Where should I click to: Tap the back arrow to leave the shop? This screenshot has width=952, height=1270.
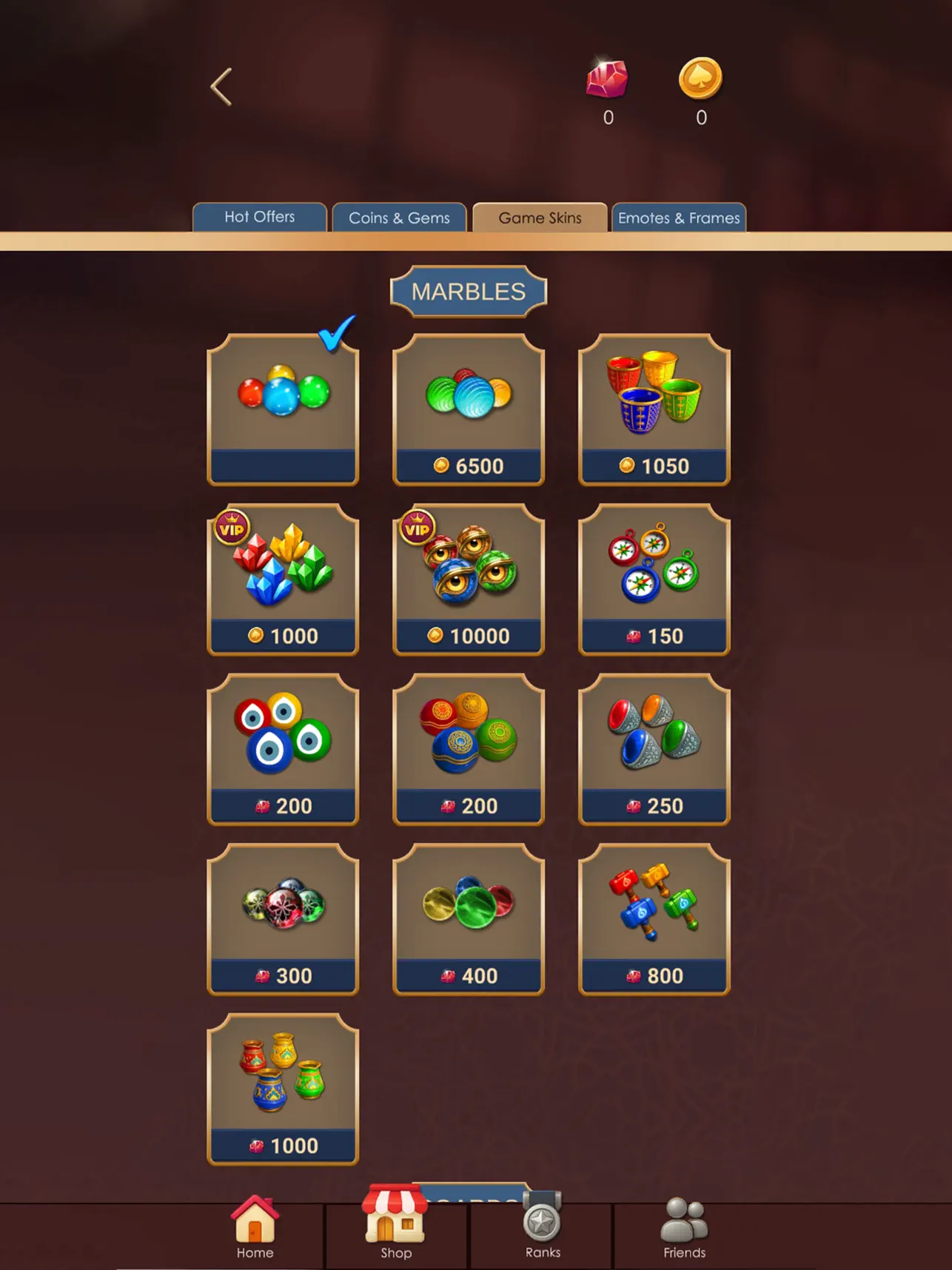point(220,86)
